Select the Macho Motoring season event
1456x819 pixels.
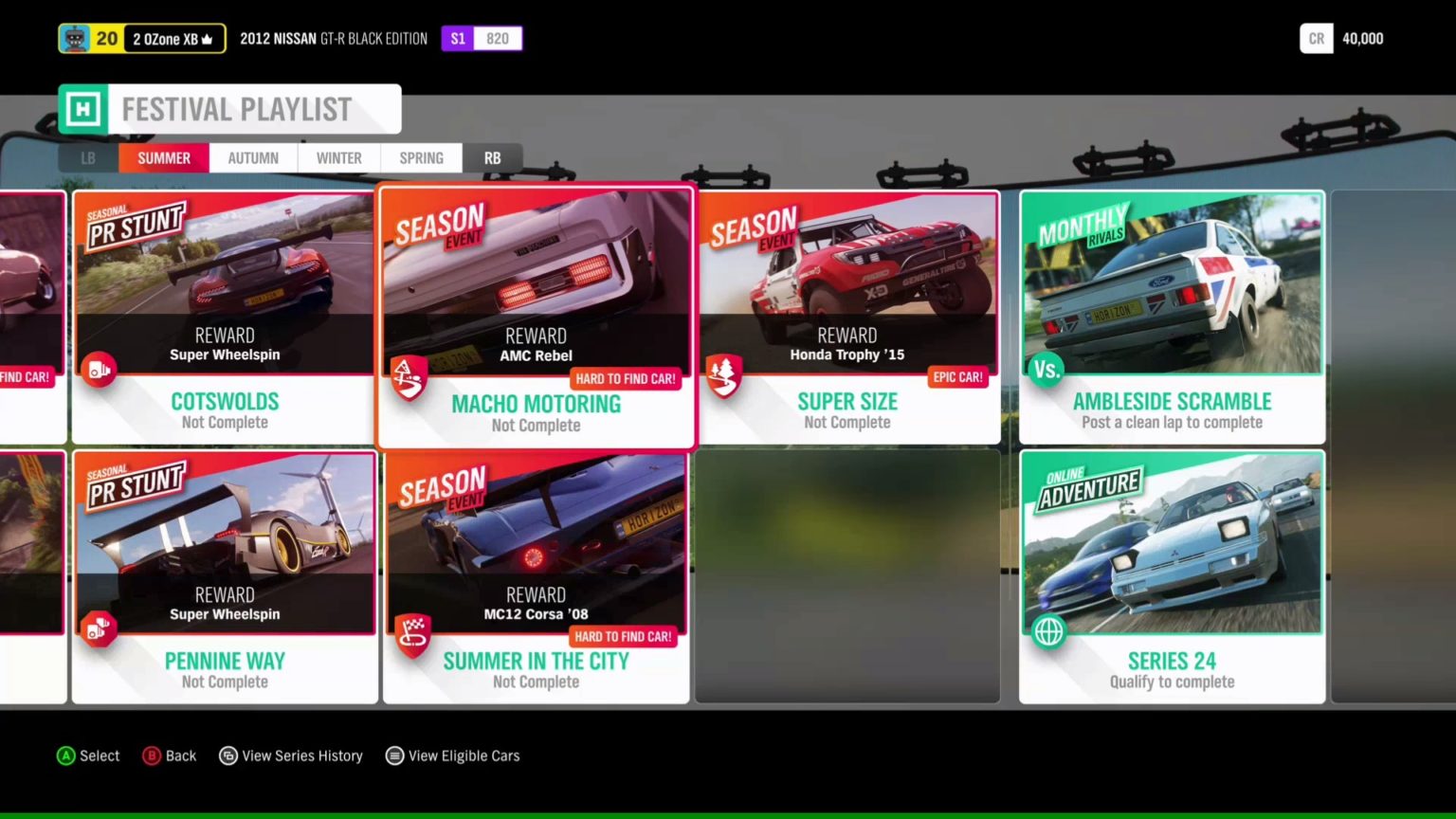536,318
